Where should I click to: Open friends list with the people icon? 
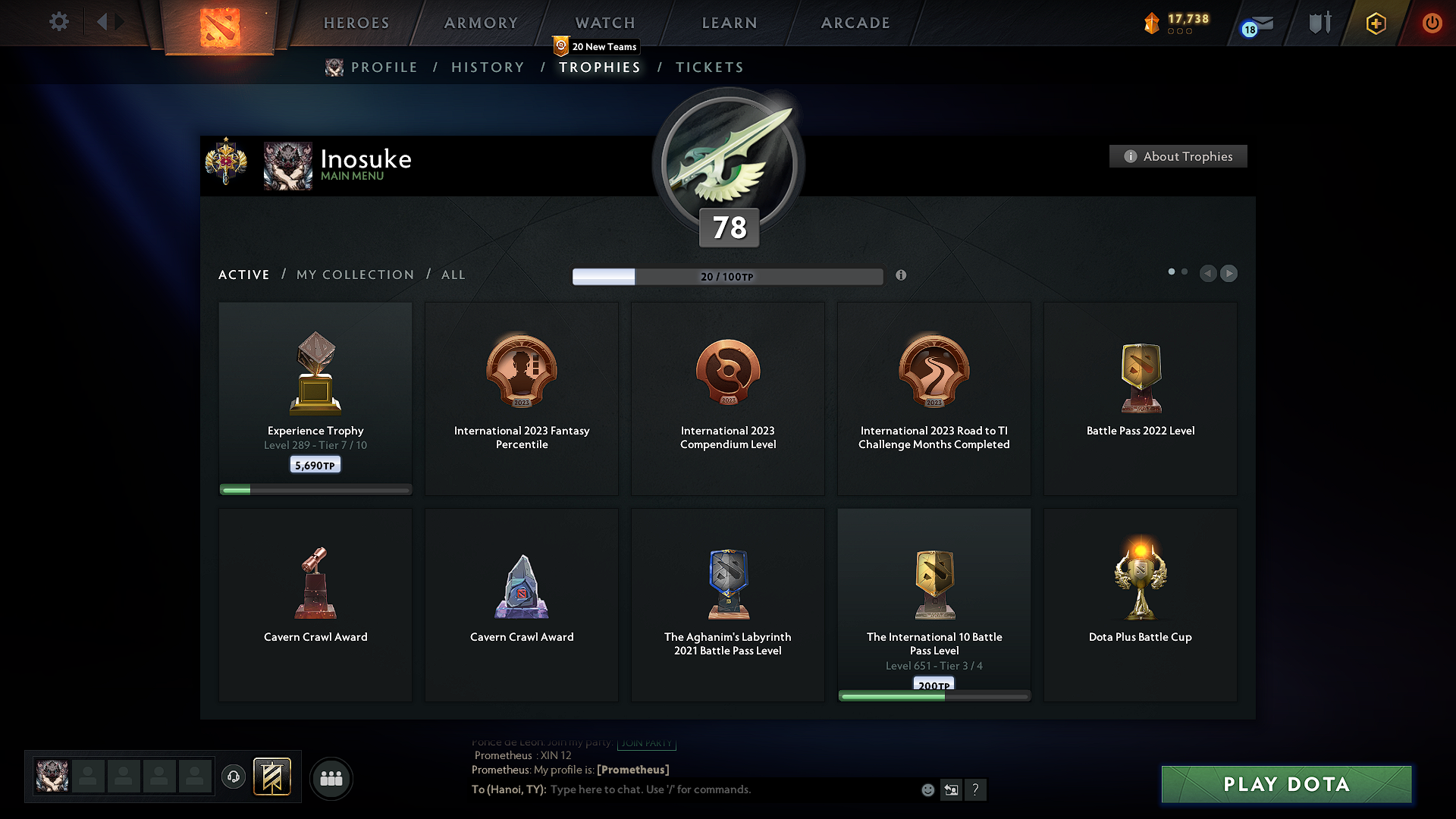coord(331,778)
